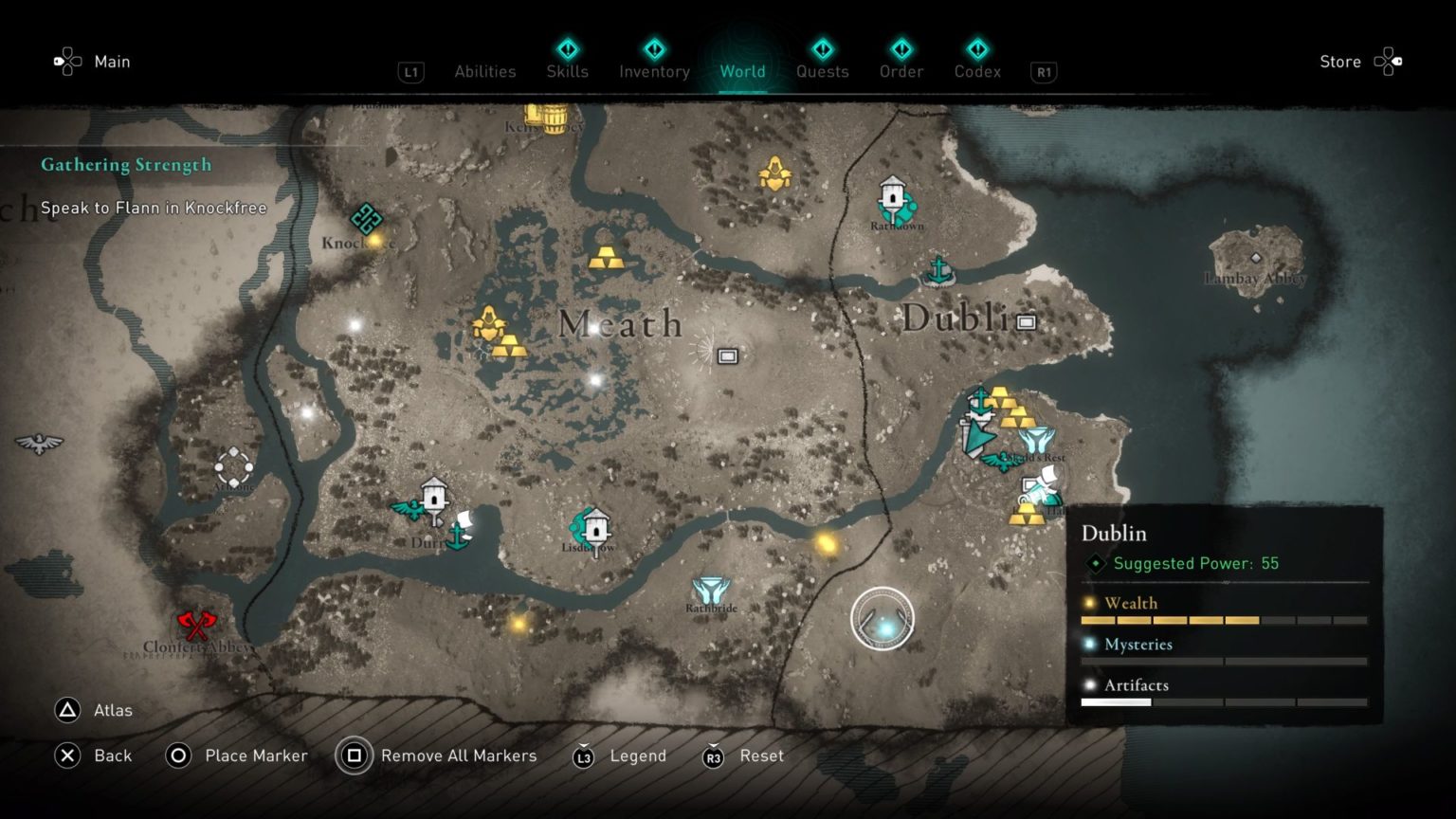The height and width of the screenshot is (819, 1456).
Task: Click the trade post icon near Dublin label
Action: [1027, 322]
